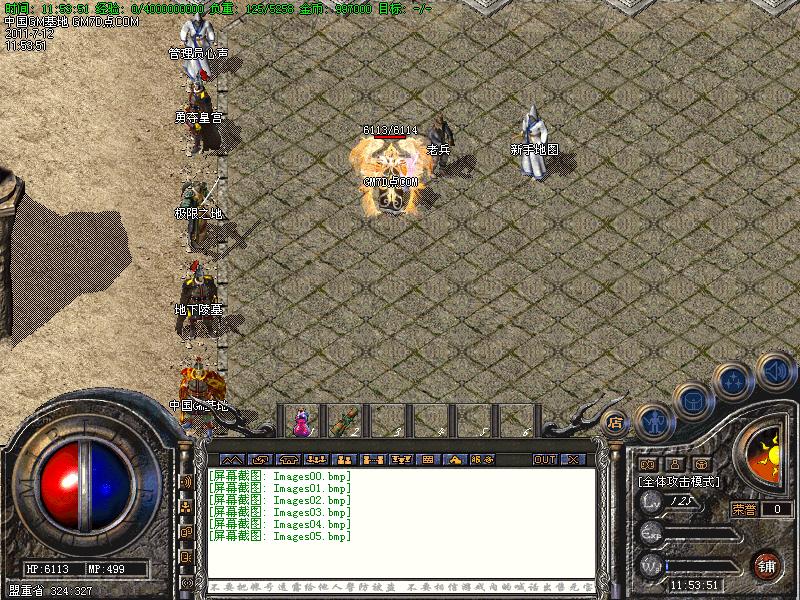This screenshot has height=600, width=800.
Task: Switch the 全体攻击模式 attack mode label
Action: [x=680, y=481]
